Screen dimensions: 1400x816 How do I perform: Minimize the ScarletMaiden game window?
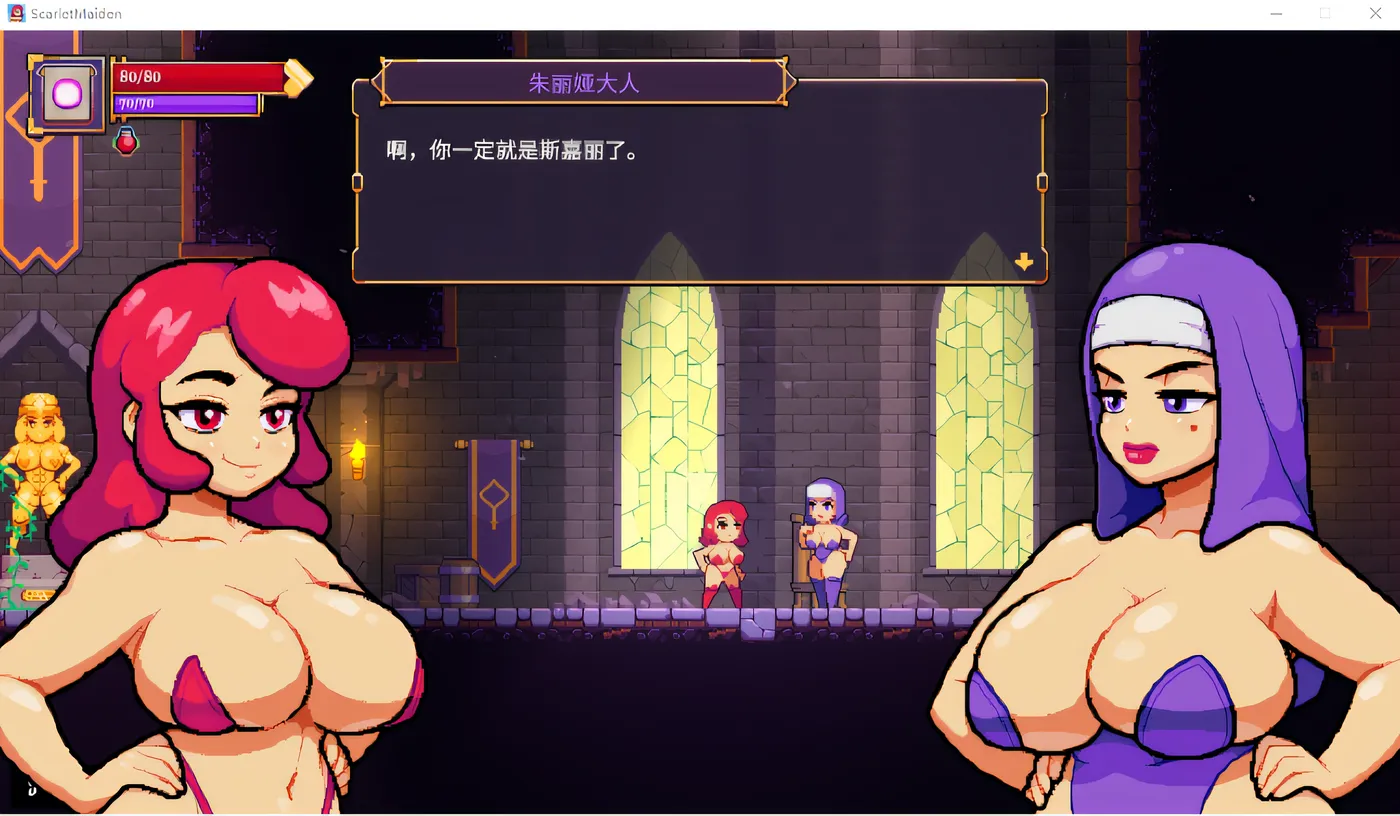pos(1276,13)
